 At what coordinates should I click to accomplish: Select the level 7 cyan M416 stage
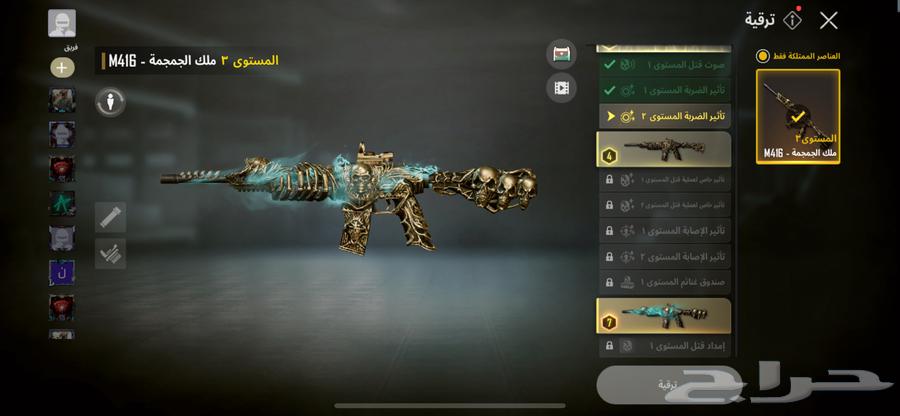(664, 315)
